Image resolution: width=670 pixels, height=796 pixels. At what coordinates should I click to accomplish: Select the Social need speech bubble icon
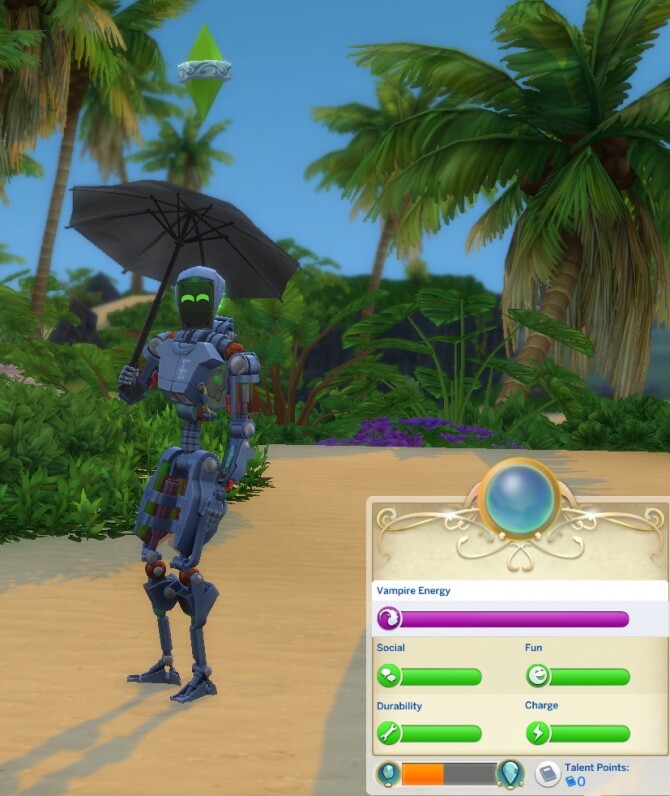(x=388, y=677)
